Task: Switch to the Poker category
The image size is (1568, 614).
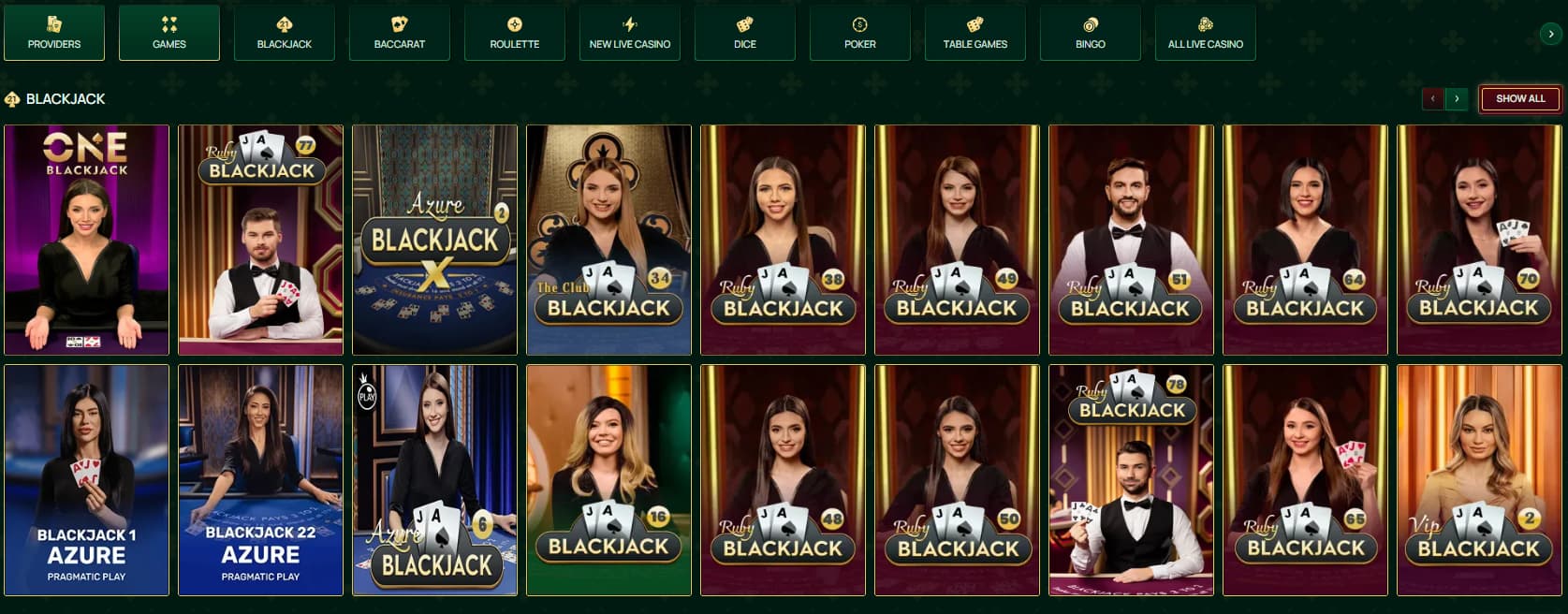Action: pyautogui.click(x=860, y=33)
